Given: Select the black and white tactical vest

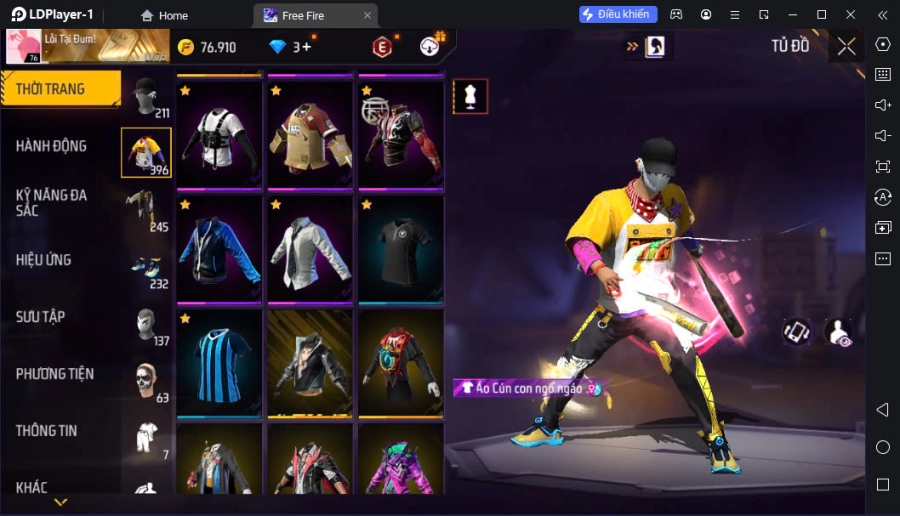Looking at the screenshot, I should click(x=219, y=135).
